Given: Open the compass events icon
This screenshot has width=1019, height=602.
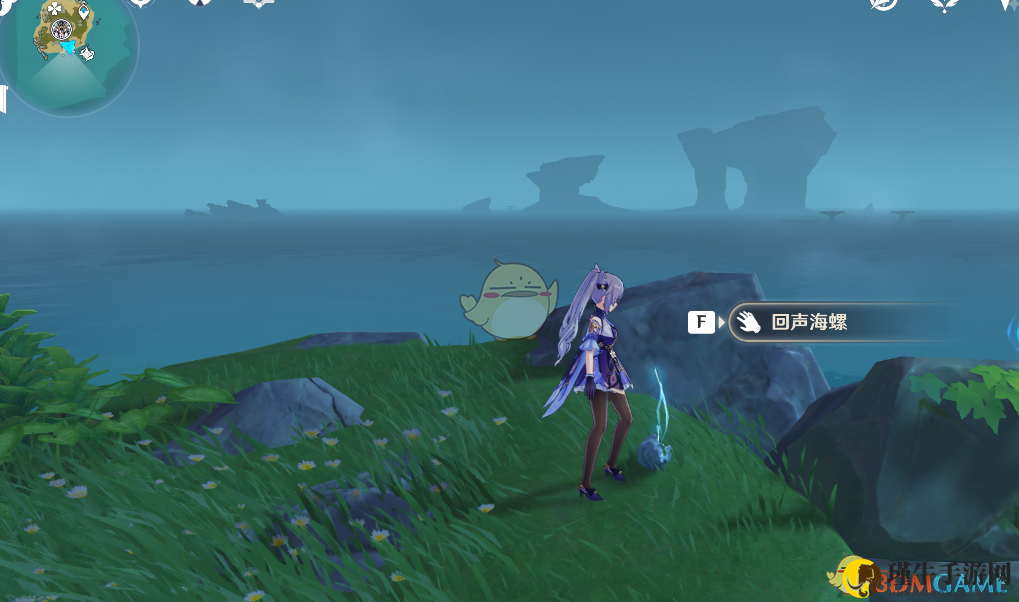Looking at the screenshot, I should (883, 5).
